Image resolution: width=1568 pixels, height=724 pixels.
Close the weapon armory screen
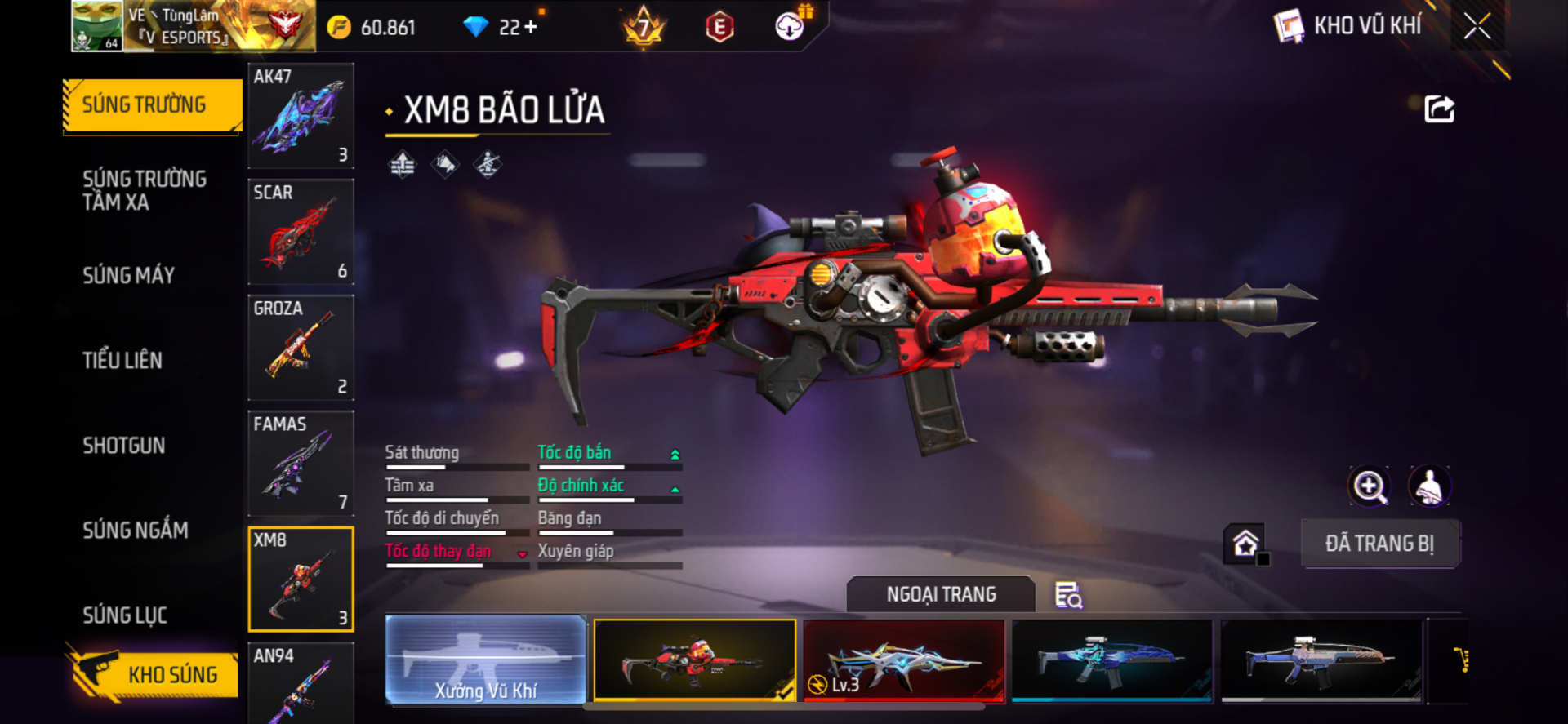pos(1477,26)
